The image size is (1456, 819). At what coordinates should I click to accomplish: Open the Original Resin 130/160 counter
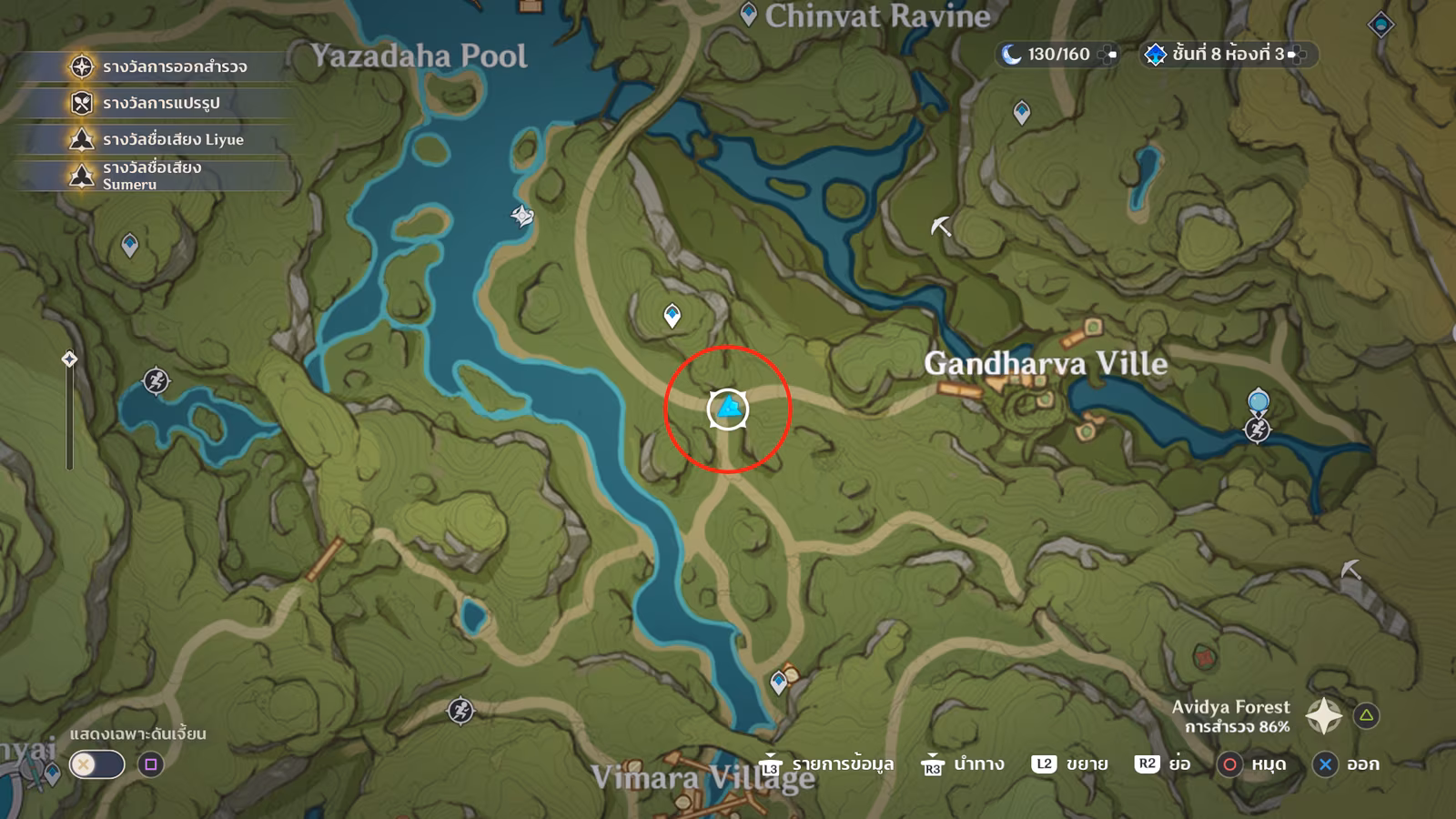(1057, 55)
